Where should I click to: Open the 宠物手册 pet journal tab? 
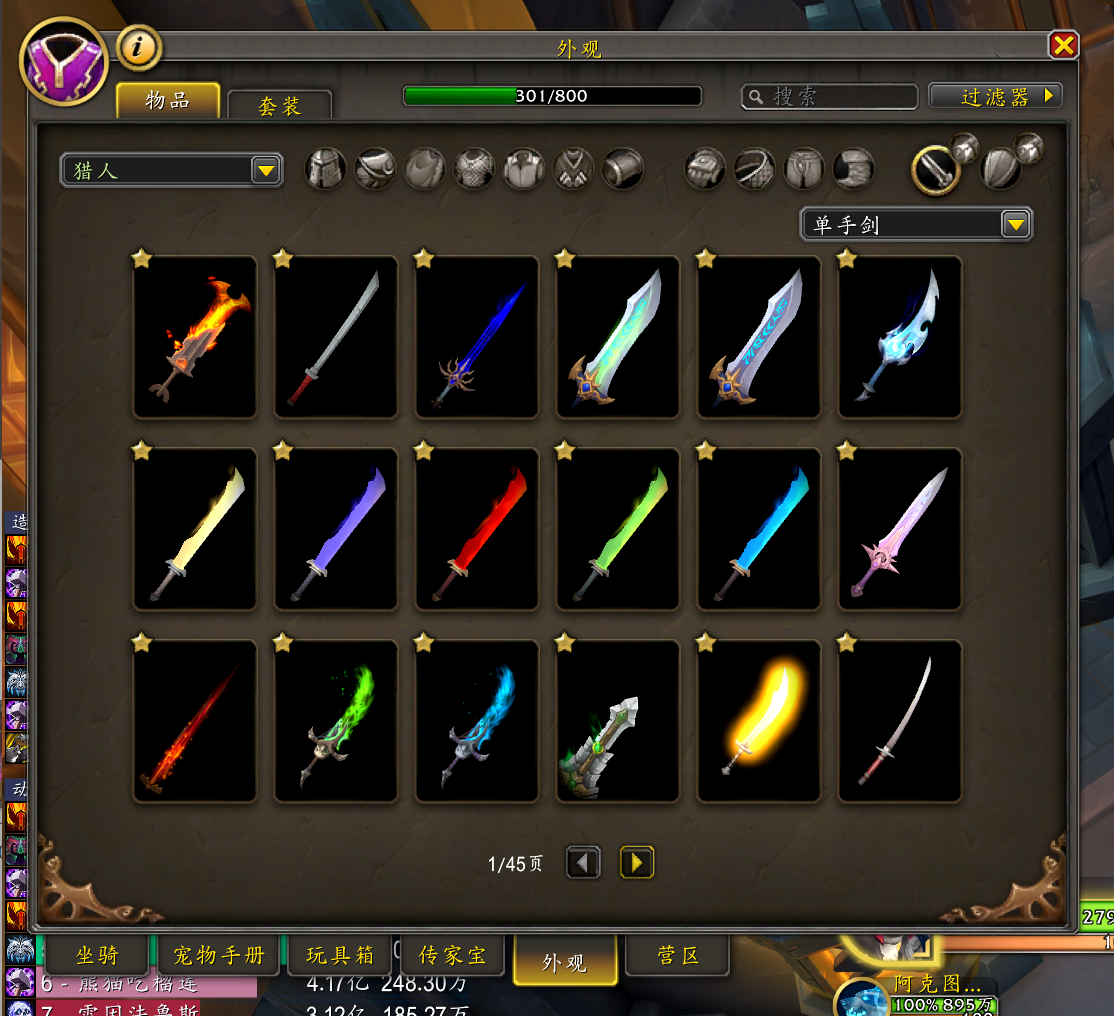click(x=219, y=955)
